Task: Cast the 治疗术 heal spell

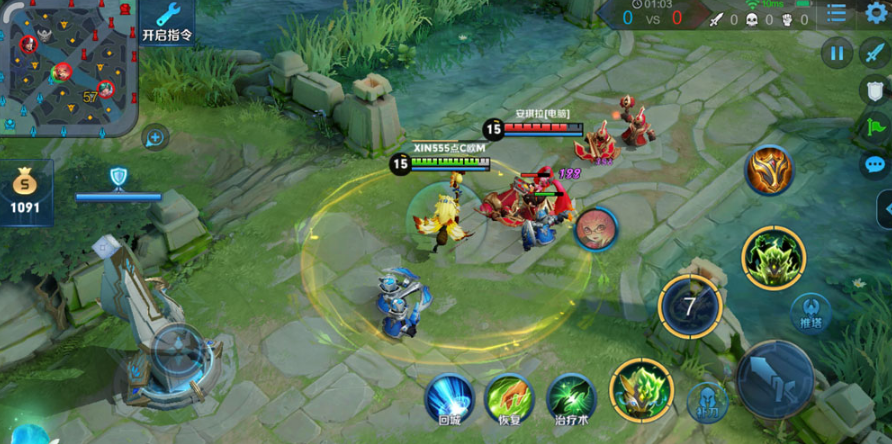Action: coord(571,399)
